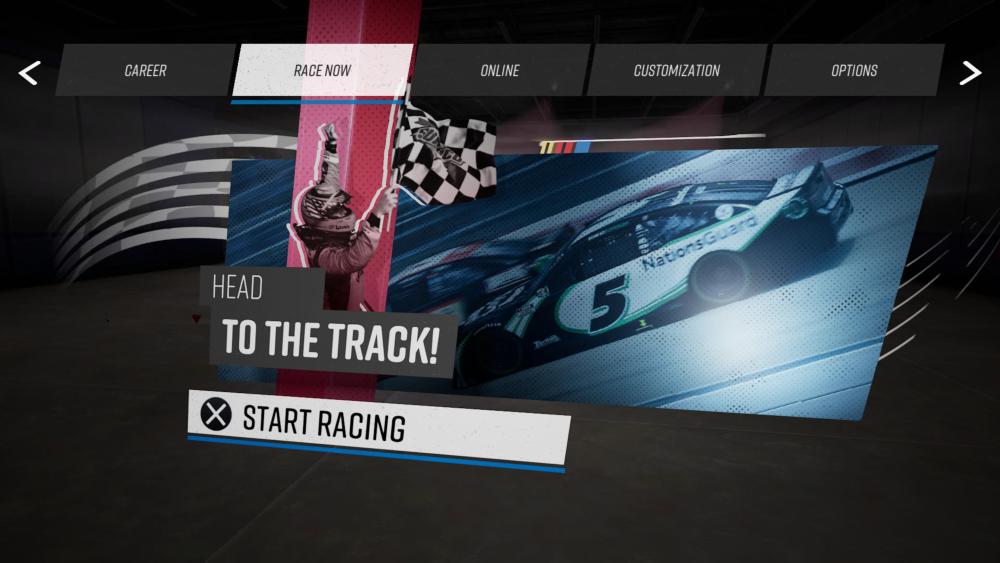Image resolution: width=1000 pixels, height=563 pixels.
Task: Select the Race Now tab
Action: click(322, 70)
